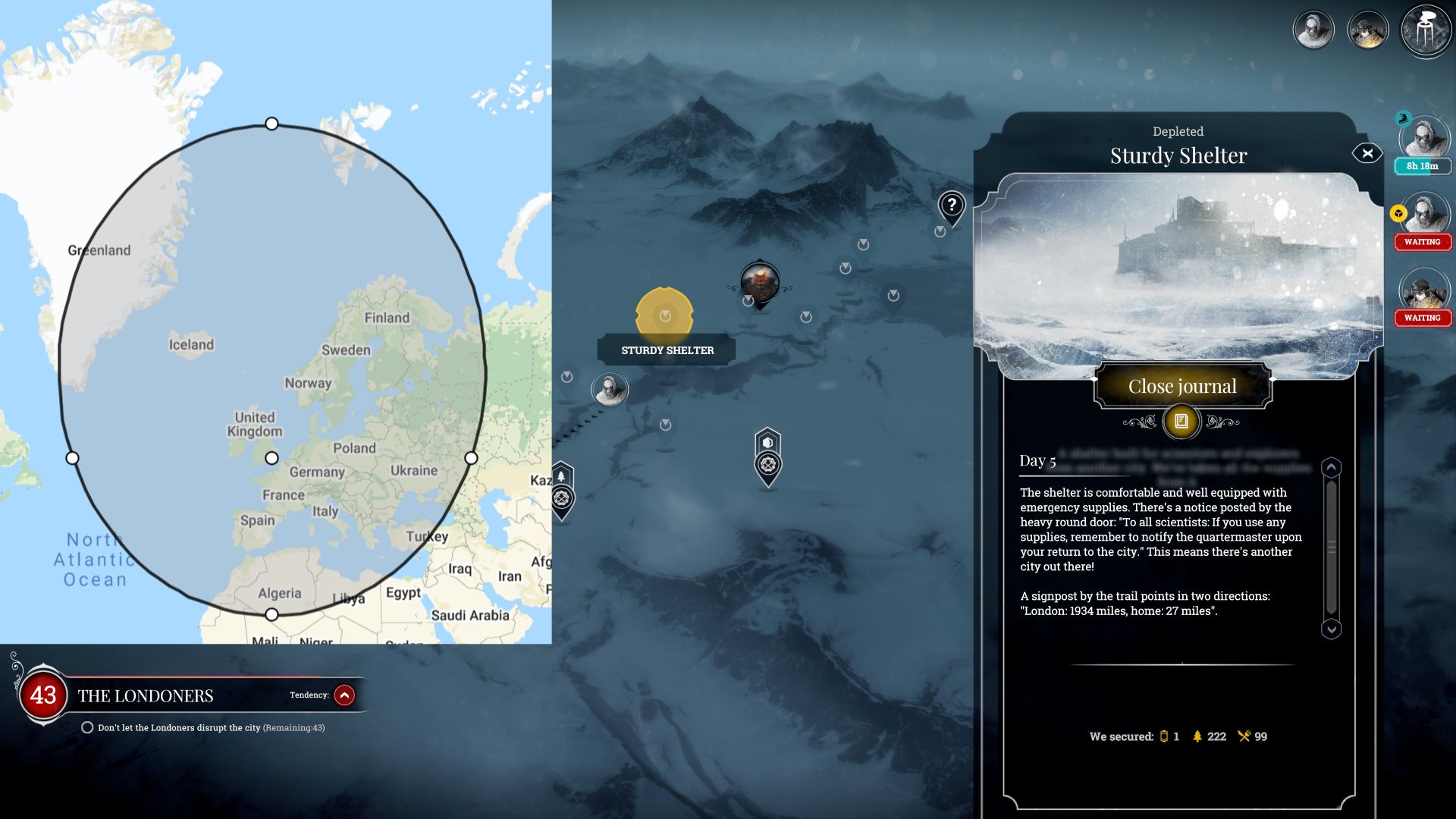Click the scroll-up chevron on the journal panel

pos(1331,468)
